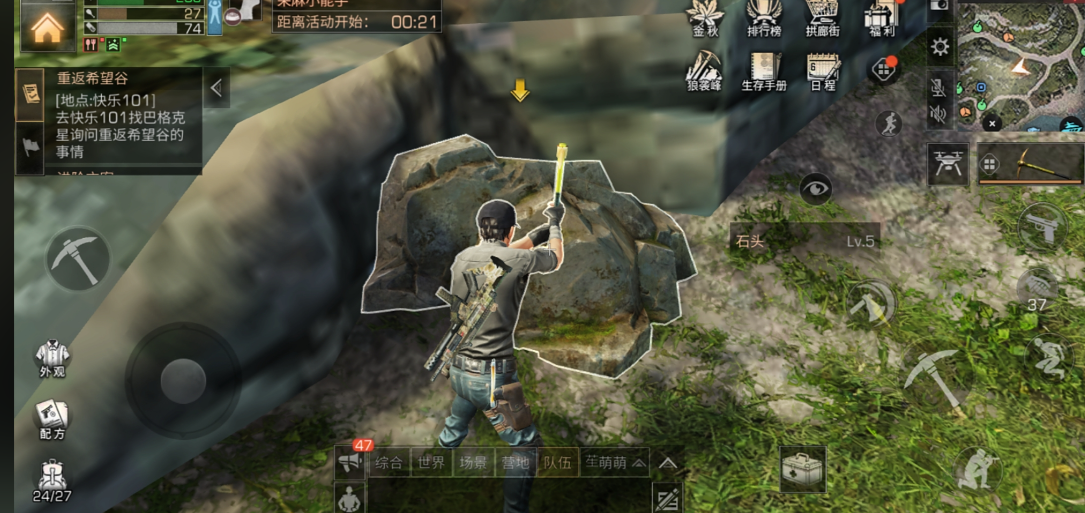Open the 外观 appearance menu
This screenshot has height=513, width=1085.
[52, 358]
